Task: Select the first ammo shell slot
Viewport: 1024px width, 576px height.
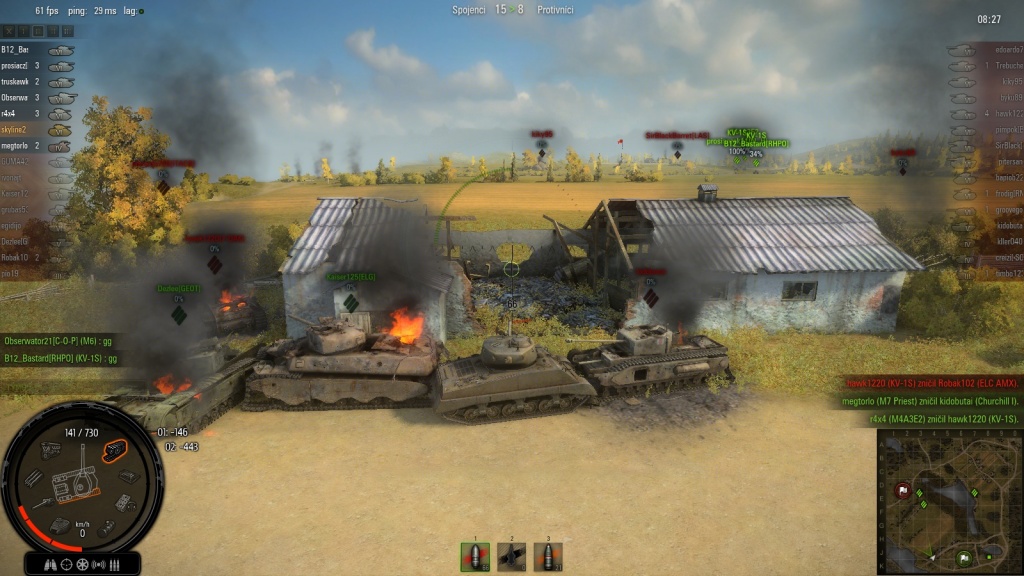Action: [475, 557]
